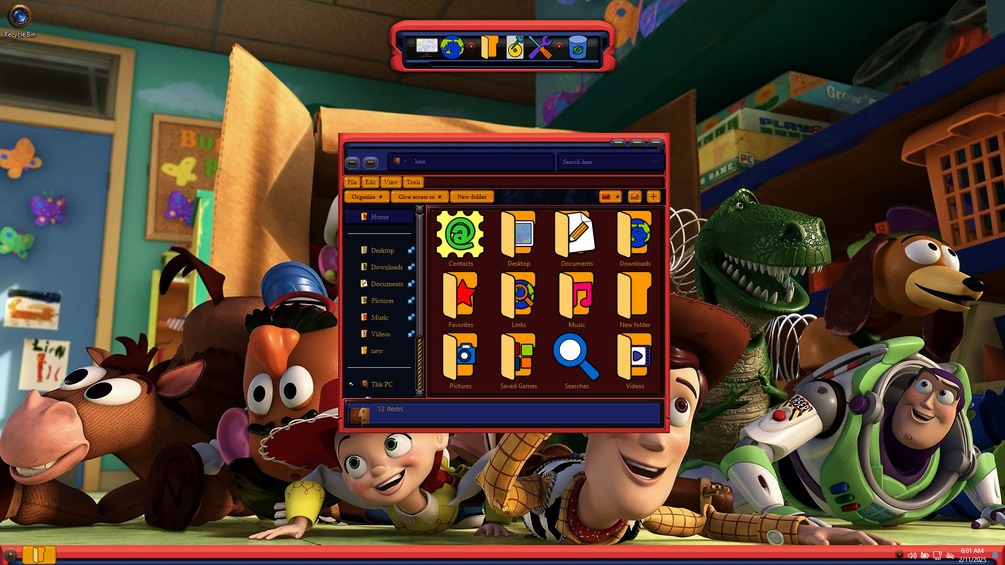Click the search box in the explorer window
1005x565 pixels.
pos(608,162)
